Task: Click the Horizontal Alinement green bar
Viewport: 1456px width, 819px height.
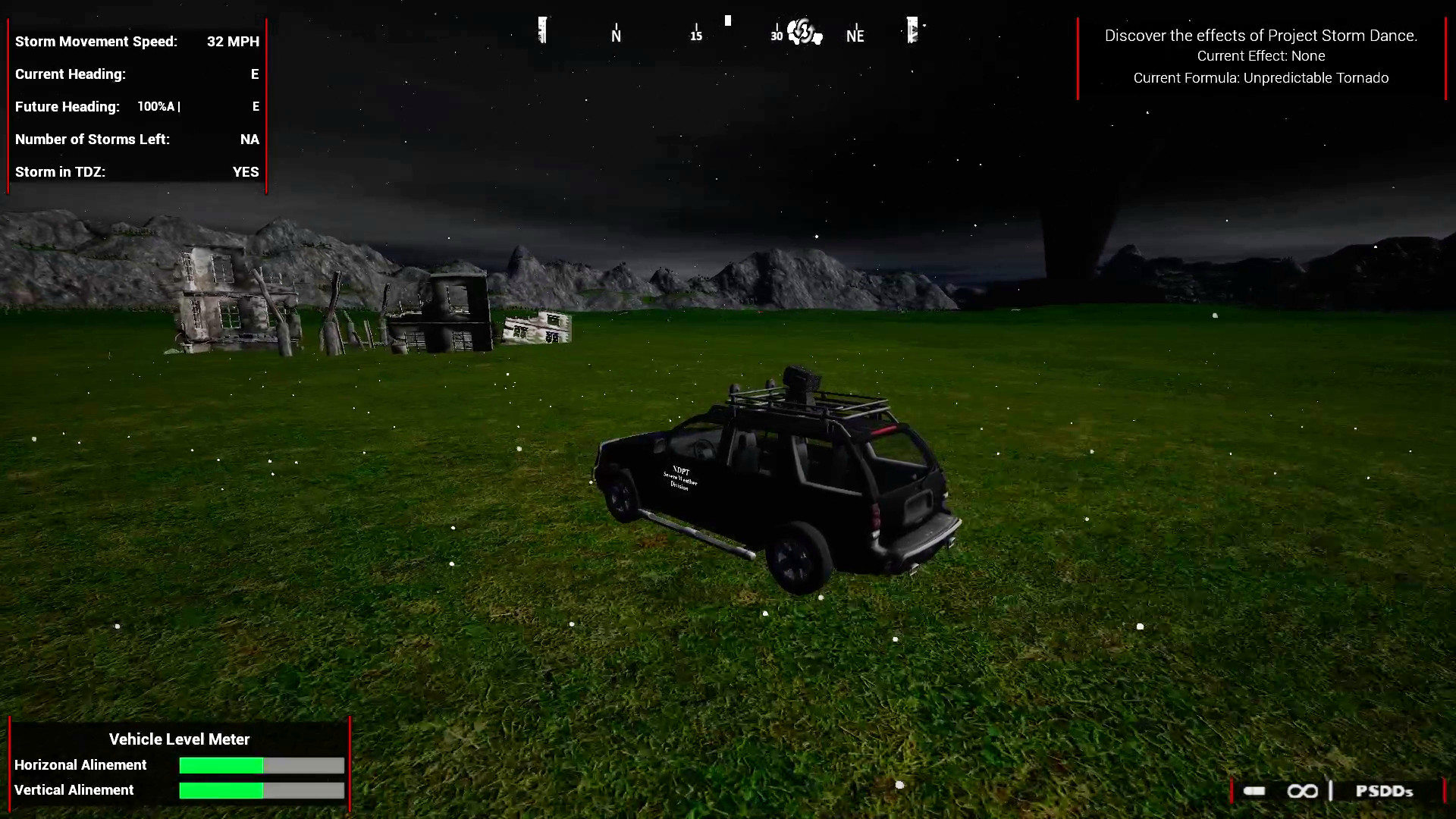Action: coord(220,766)
